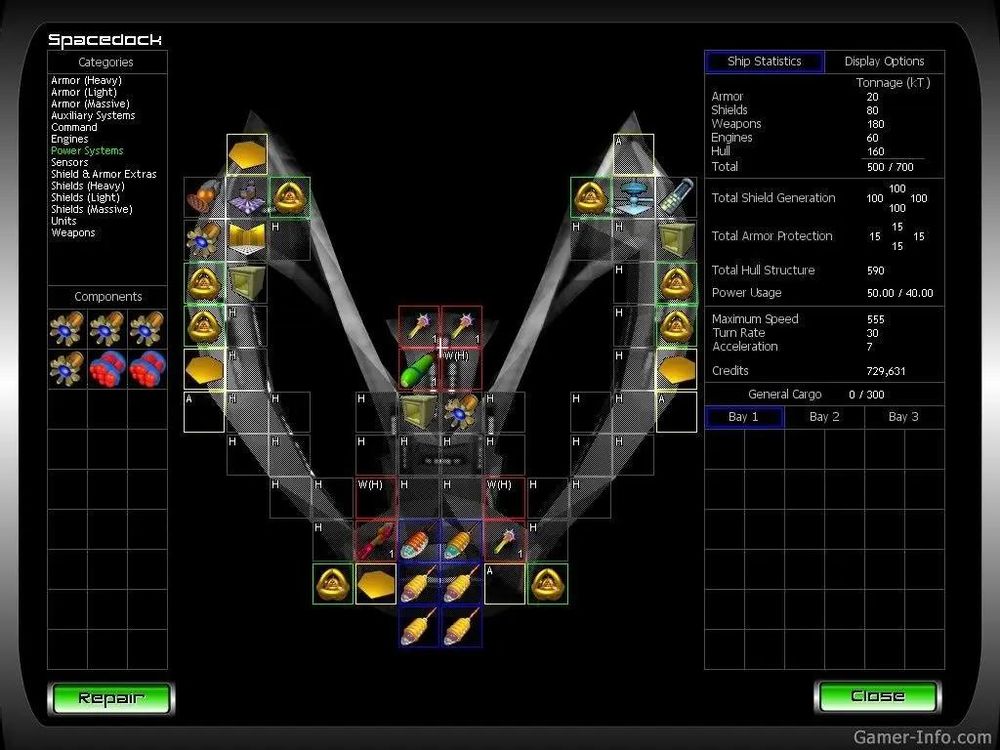Image resolution: width=1000 pixels, height=750 pixels.
Task: Choose the Engines category
Action: (x=70, y=139)
